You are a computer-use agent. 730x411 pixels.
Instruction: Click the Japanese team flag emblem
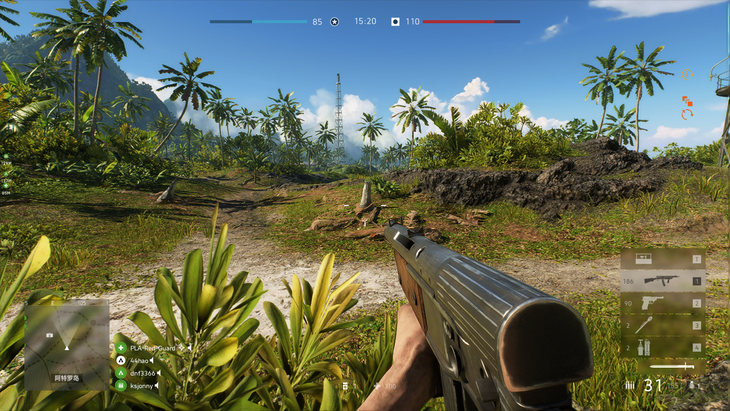coord(395,21)
